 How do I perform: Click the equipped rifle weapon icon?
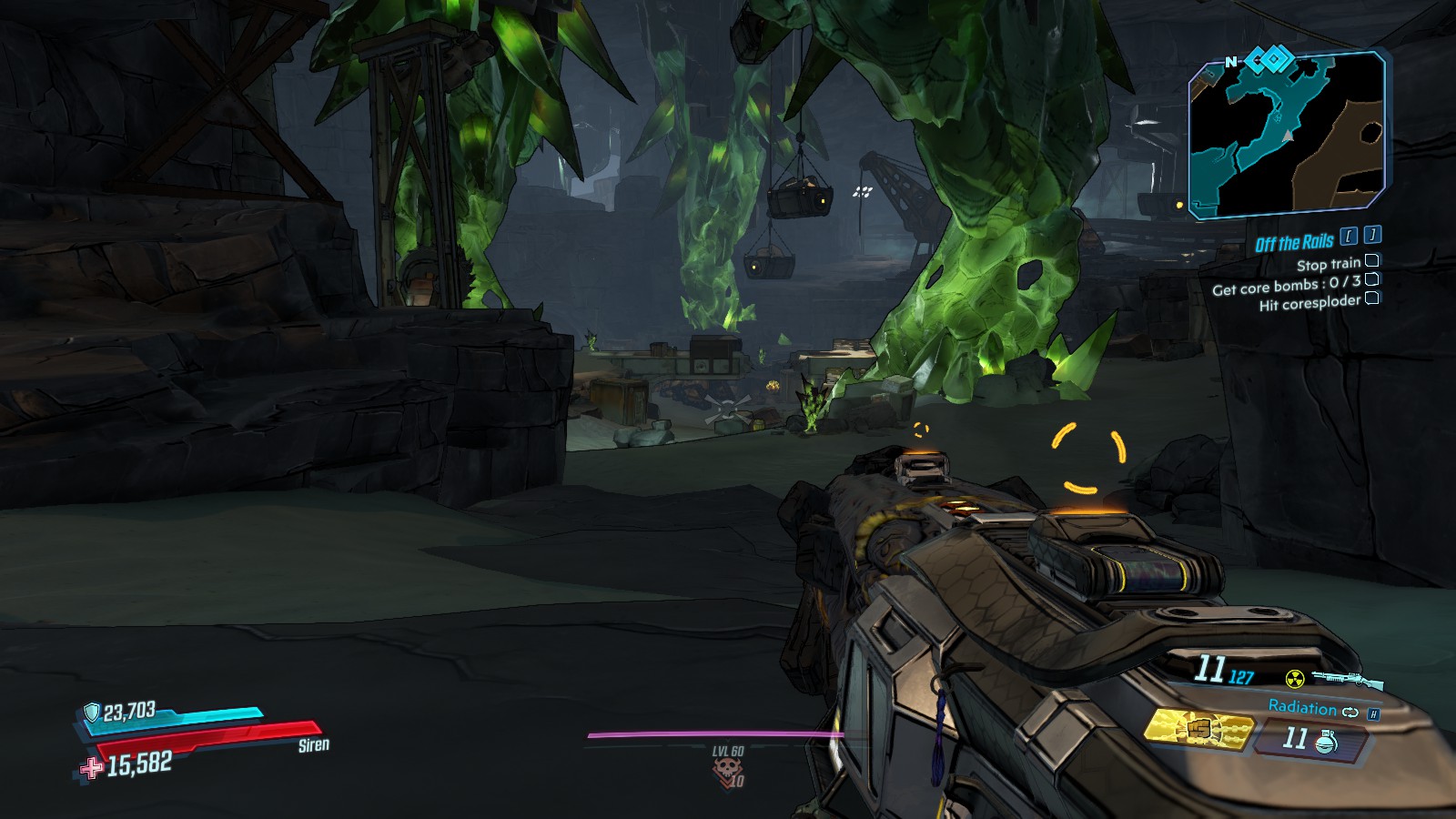1350,679
